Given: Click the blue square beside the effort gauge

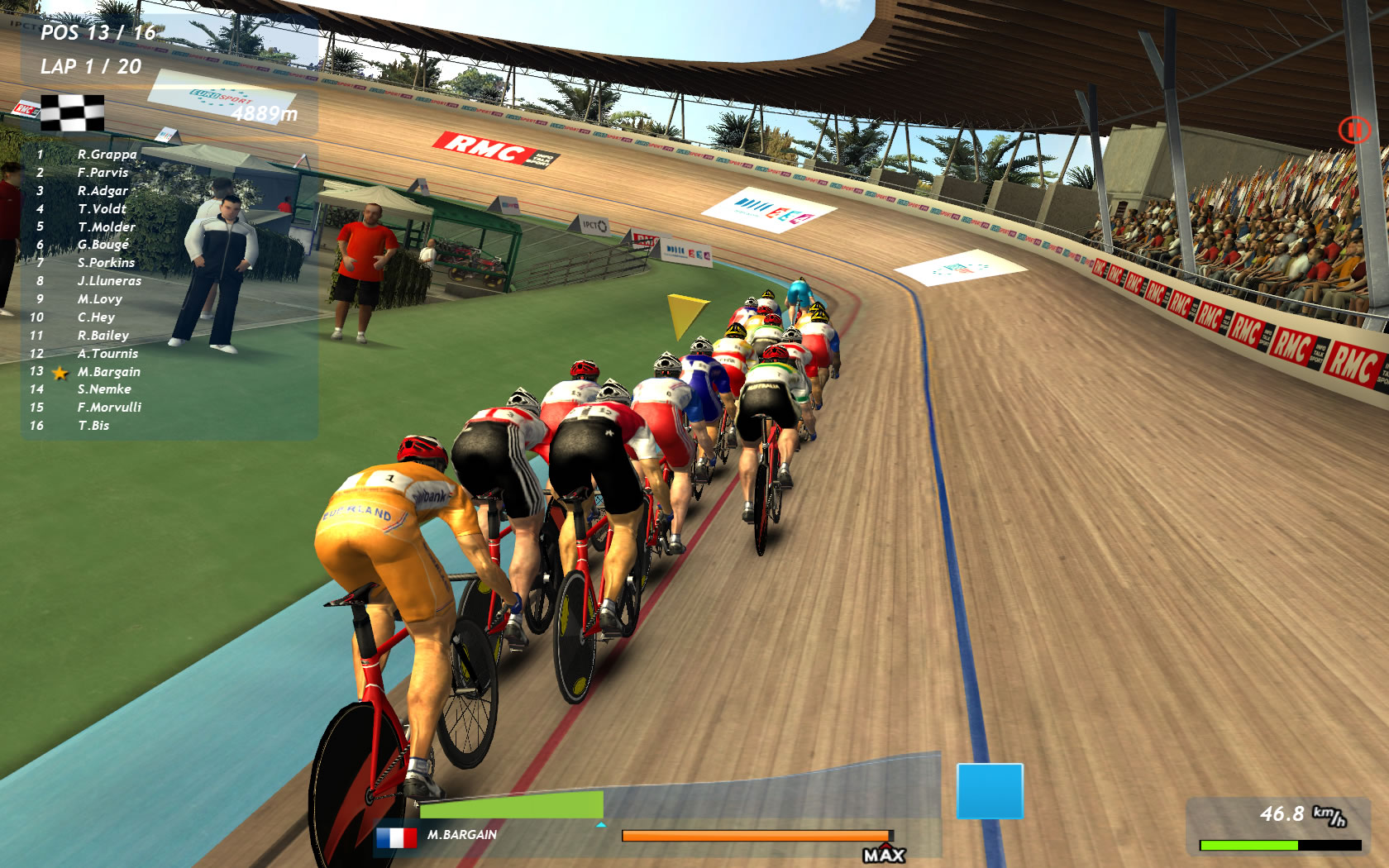Looking at the screenshot, I should [x=990, y=791].
